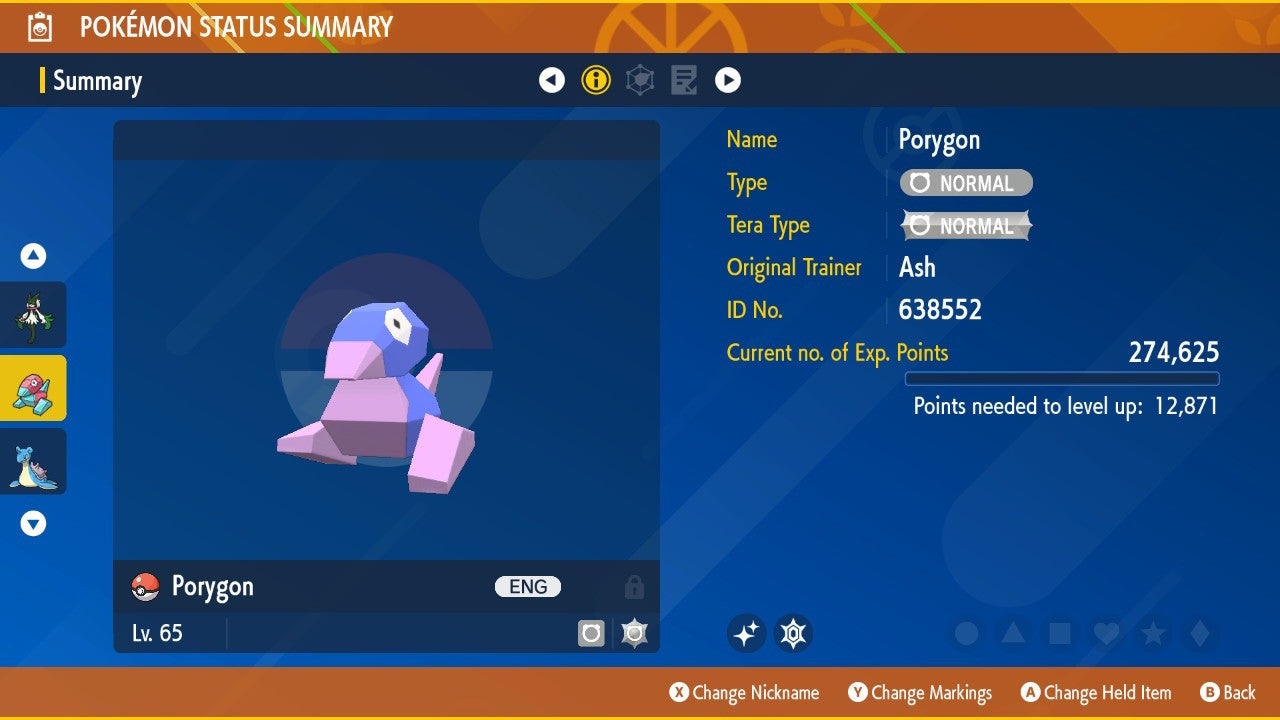Click the Change Nickname option
1280x720 pixels.
744,692
